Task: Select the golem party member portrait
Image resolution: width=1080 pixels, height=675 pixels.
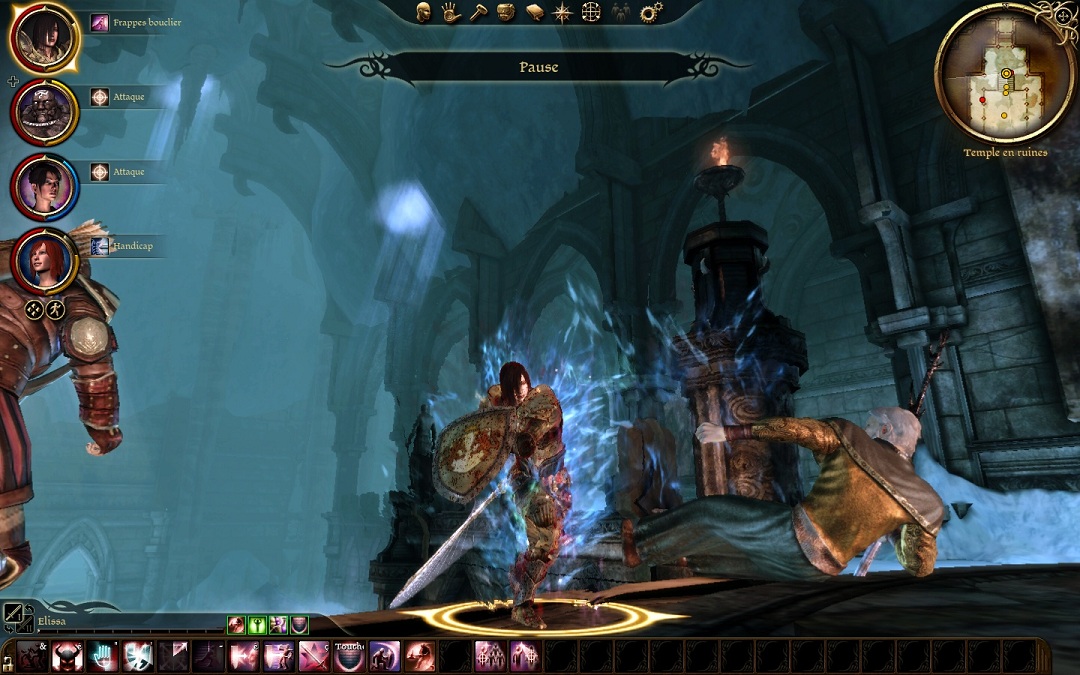Action: (x=44, y=111)
